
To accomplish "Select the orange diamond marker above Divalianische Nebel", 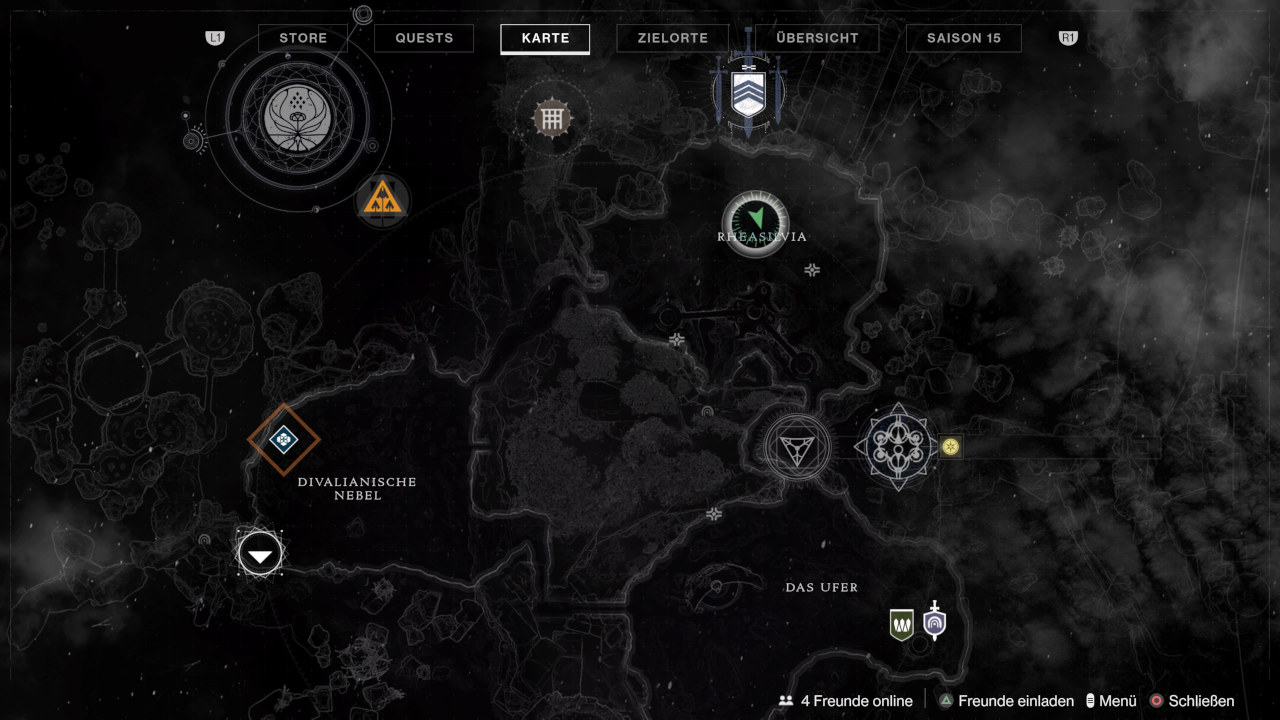I will (284, 438).
